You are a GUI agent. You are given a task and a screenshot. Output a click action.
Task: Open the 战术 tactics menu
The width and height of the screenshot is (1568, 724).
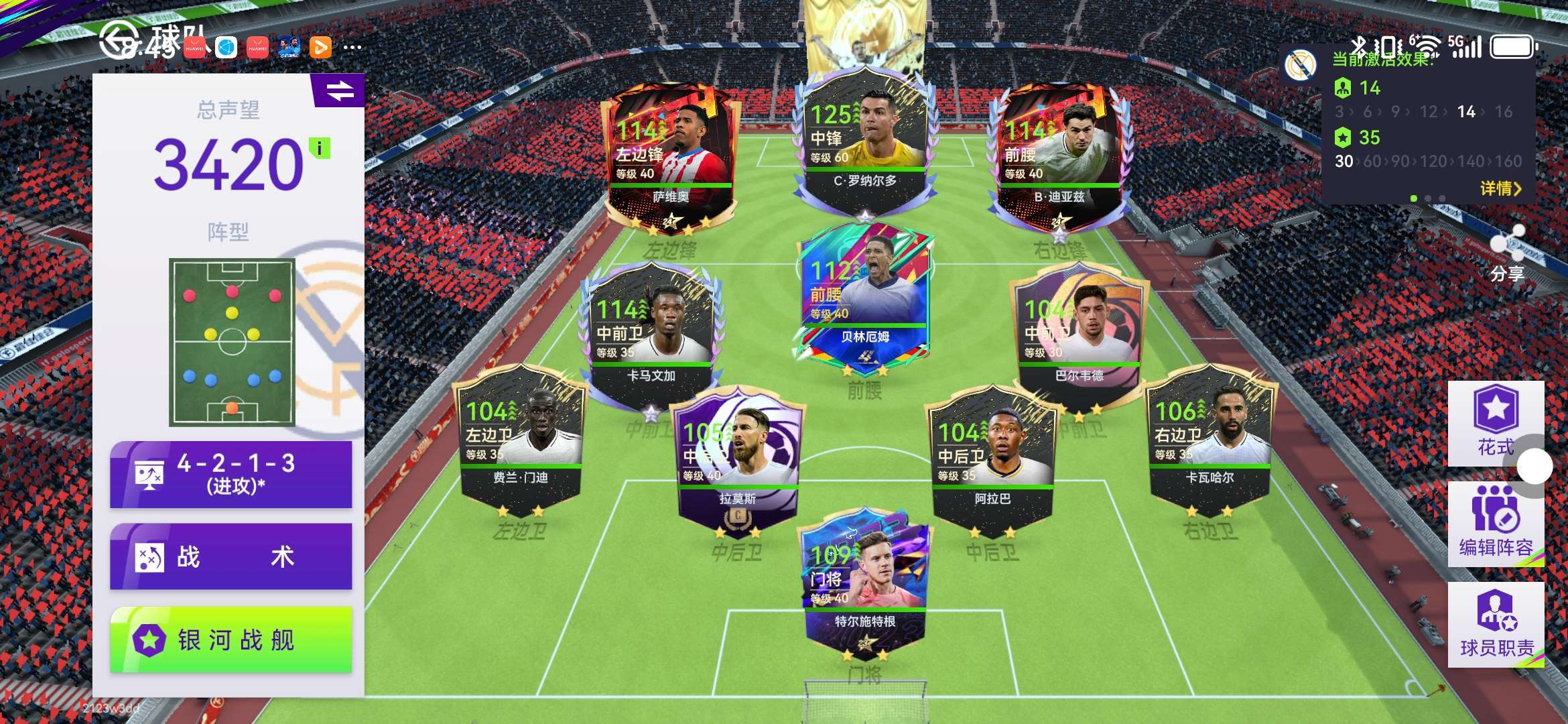(231, 556)
